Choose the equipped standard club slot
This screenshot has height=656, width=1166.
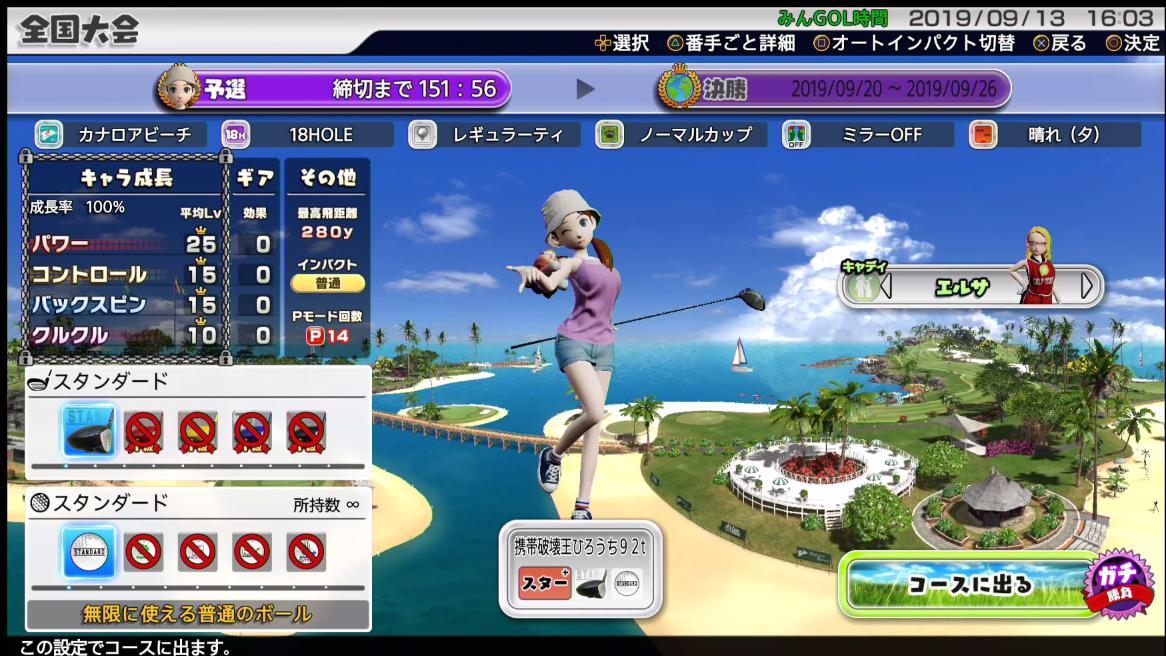[89, 431]
